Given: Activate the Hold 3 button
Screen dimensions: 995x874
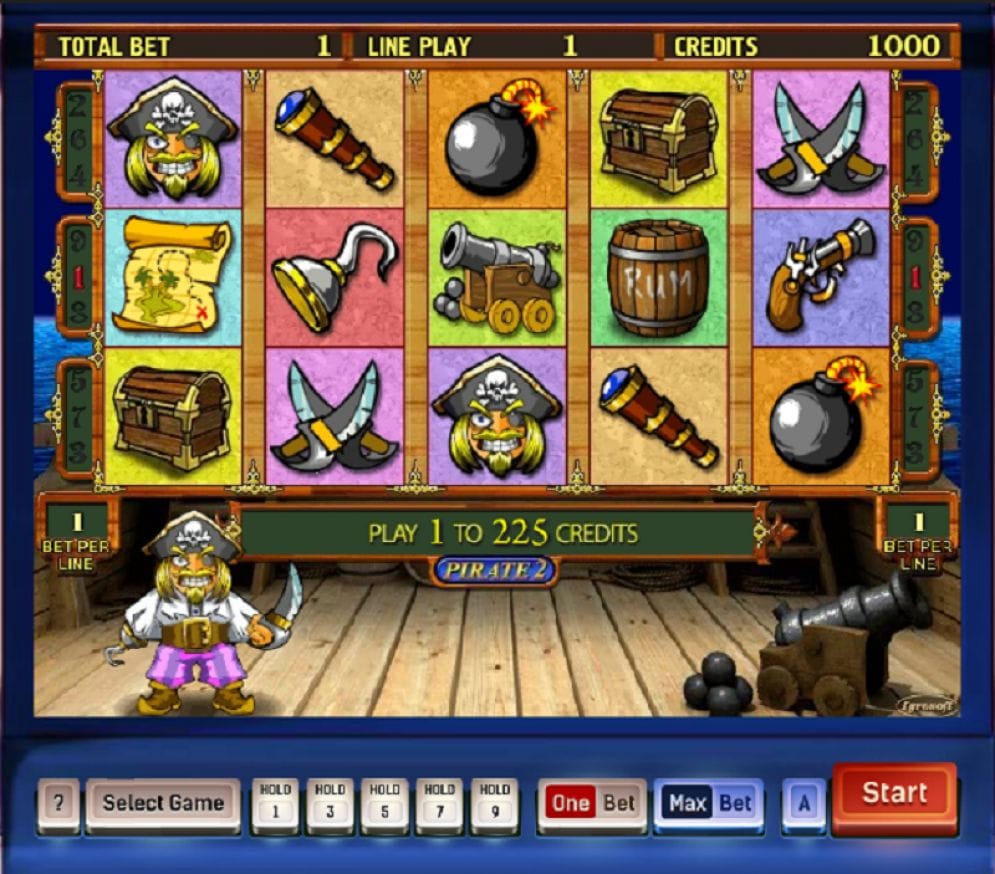Looking at the screenshot, I should click(x=330, y=804).
